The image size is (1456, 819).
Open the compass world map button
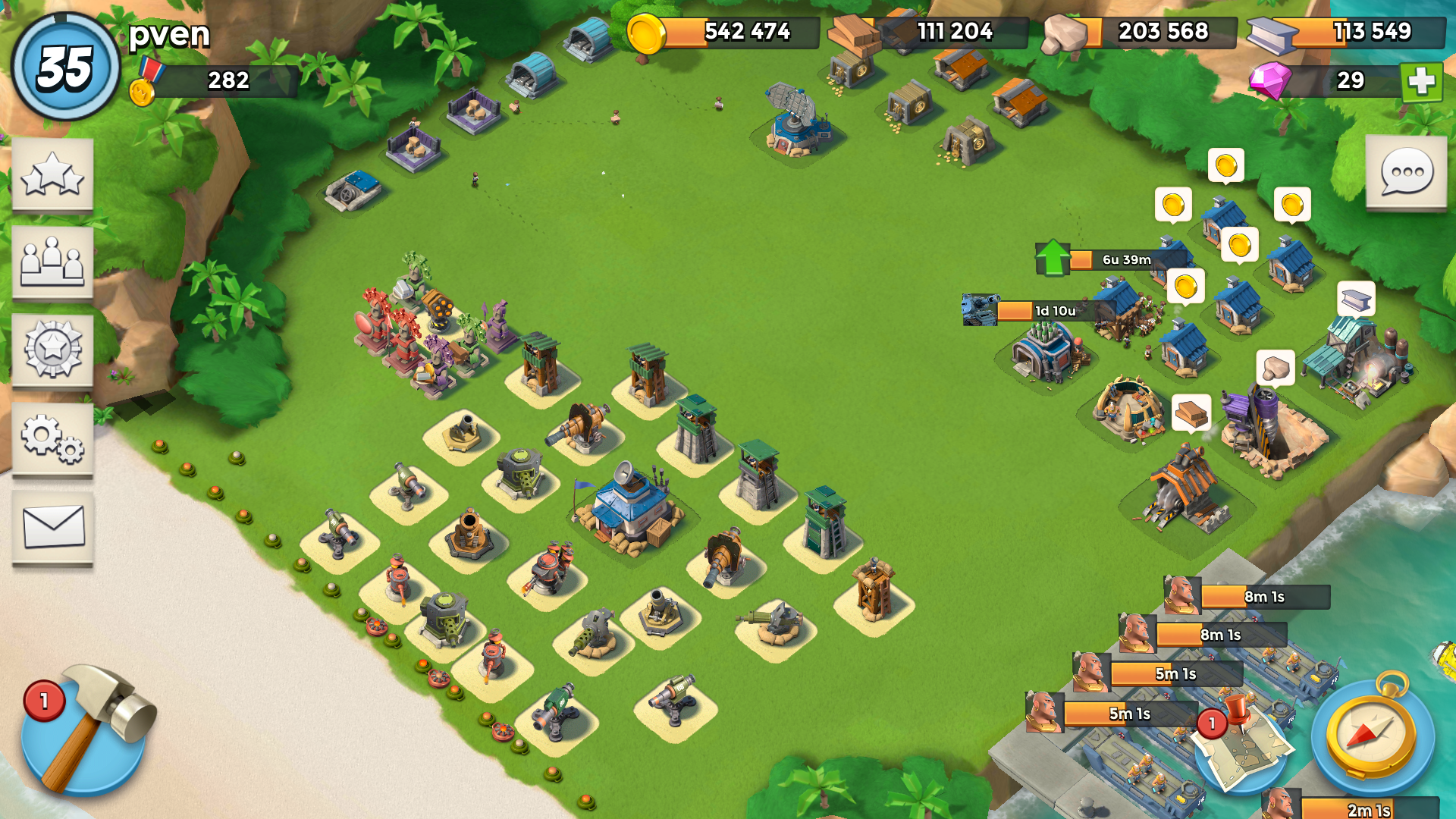[1372, 736]
